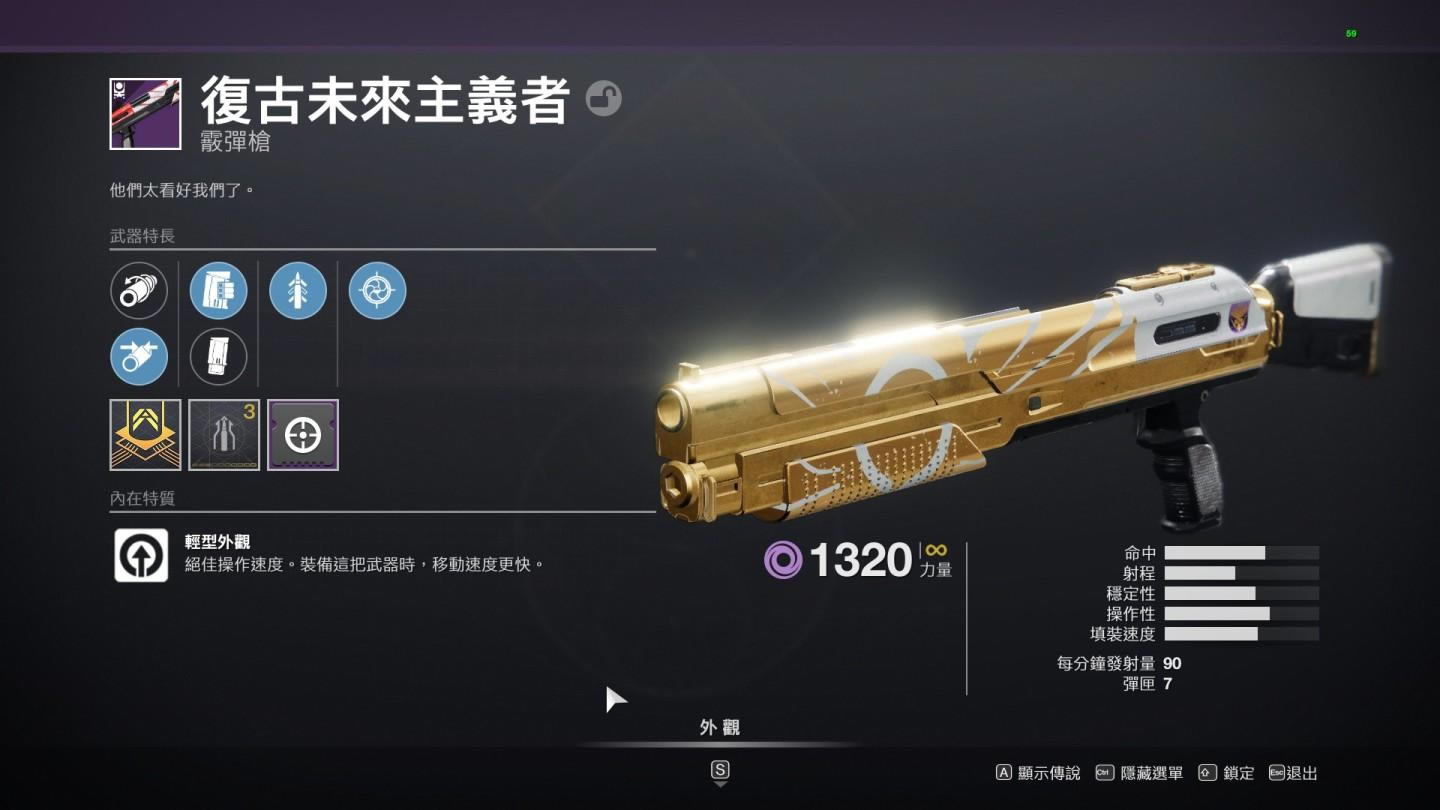Expand the chevron under 外觀

722,785
